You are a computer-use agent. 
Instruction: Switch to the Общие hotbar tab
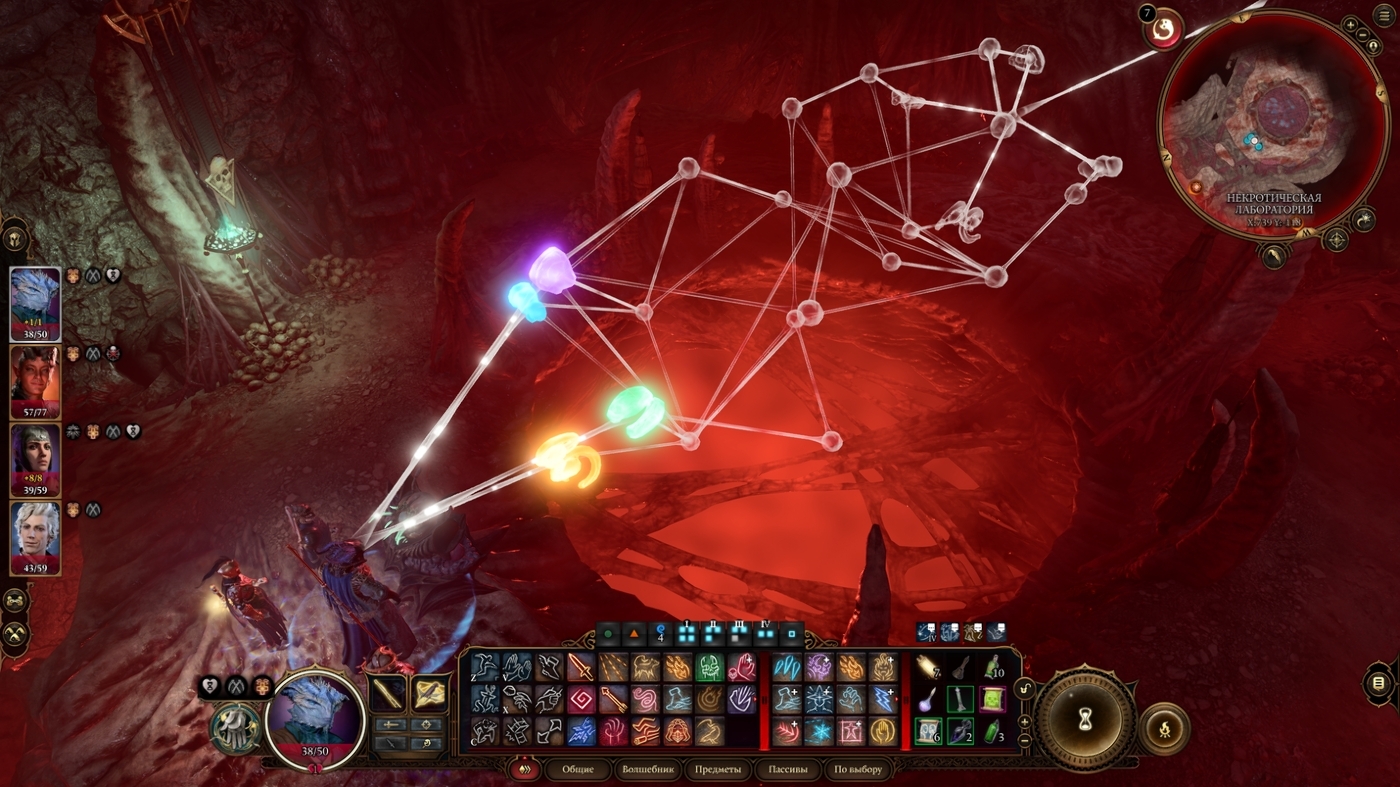578,770
